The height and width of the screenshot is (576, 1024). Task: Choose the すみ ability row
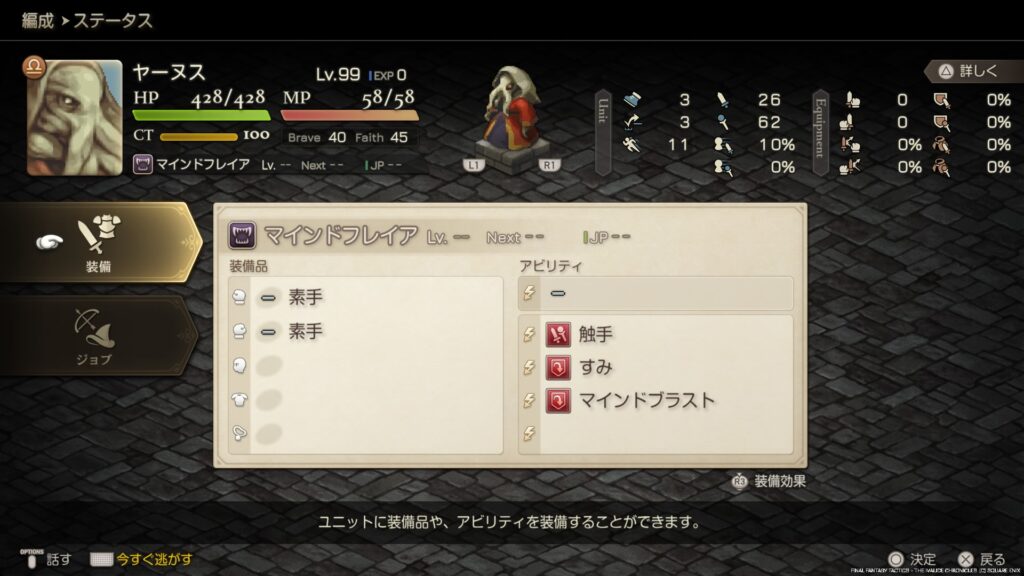(x=655, y=367)
